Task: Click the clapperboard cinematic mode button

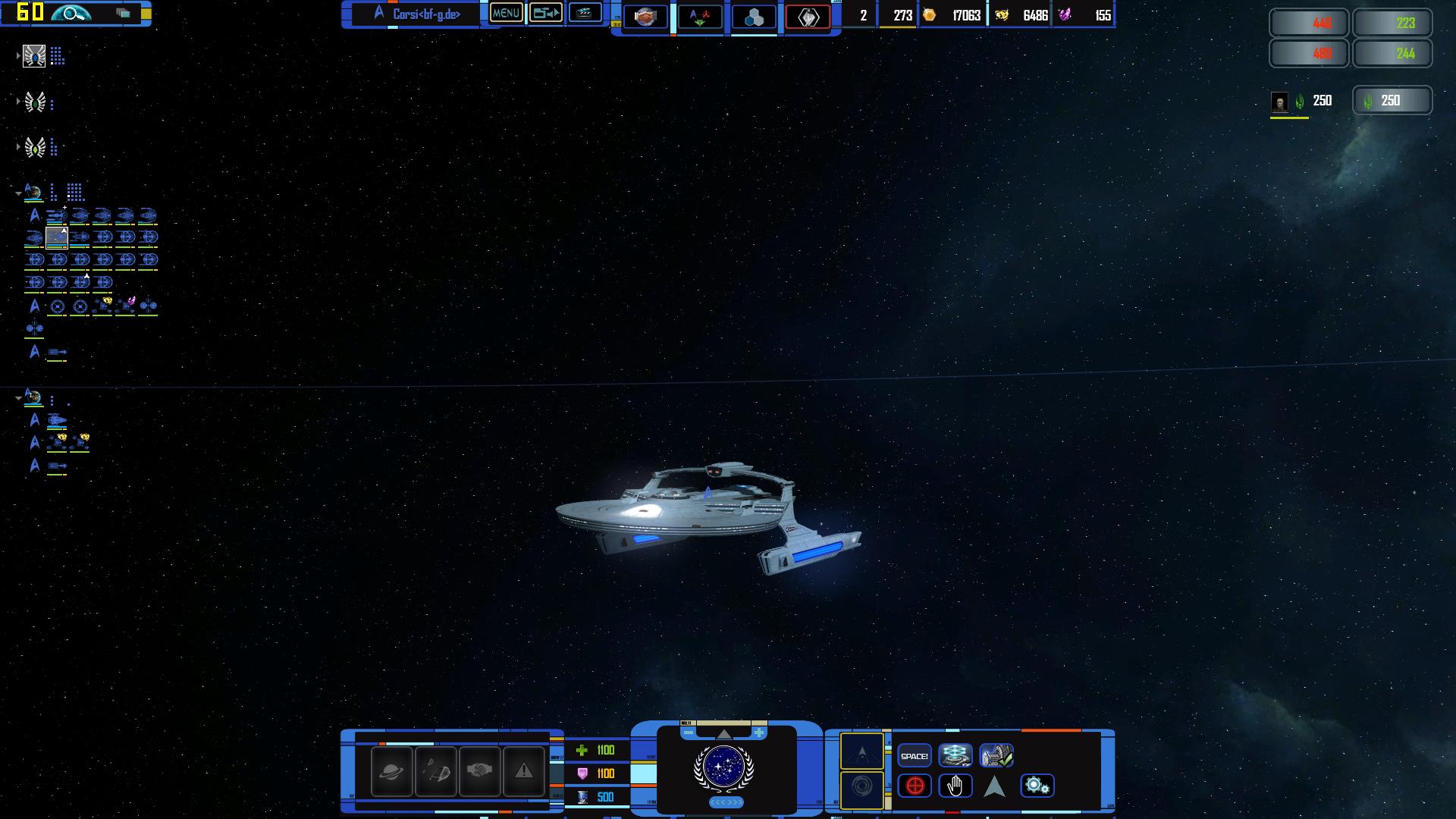Action: pyautogui.click(x=585, y=13)
